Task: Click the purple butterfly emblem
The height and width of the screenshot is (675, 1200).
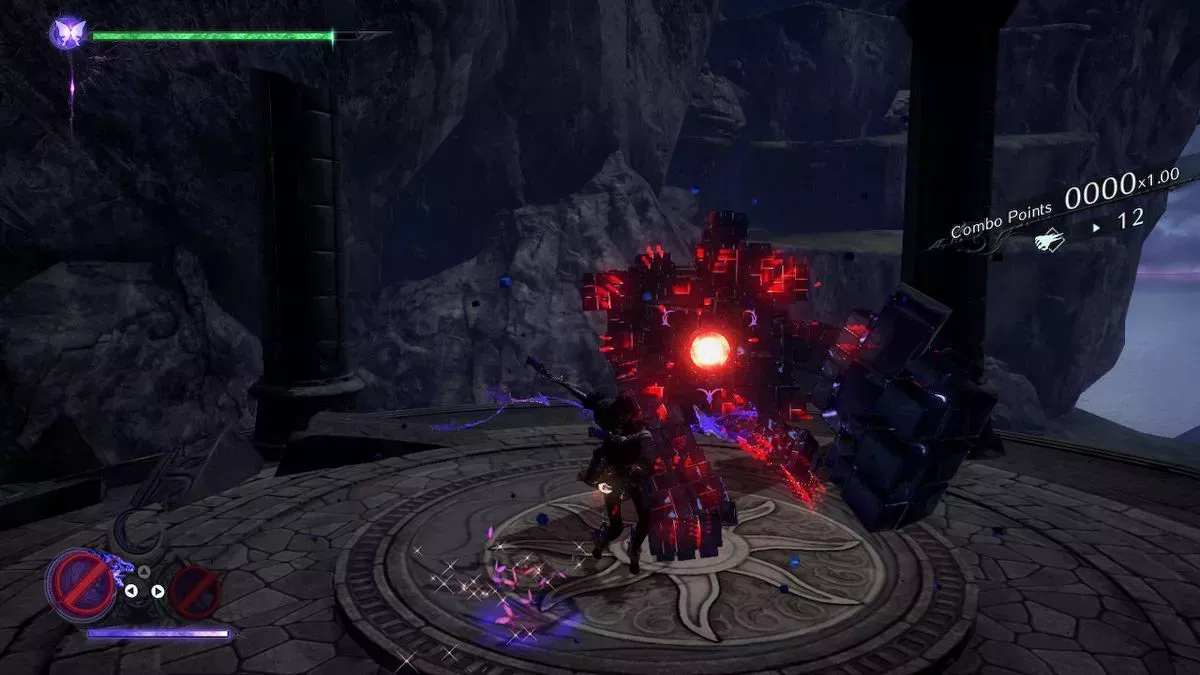Action: [69, 34]
